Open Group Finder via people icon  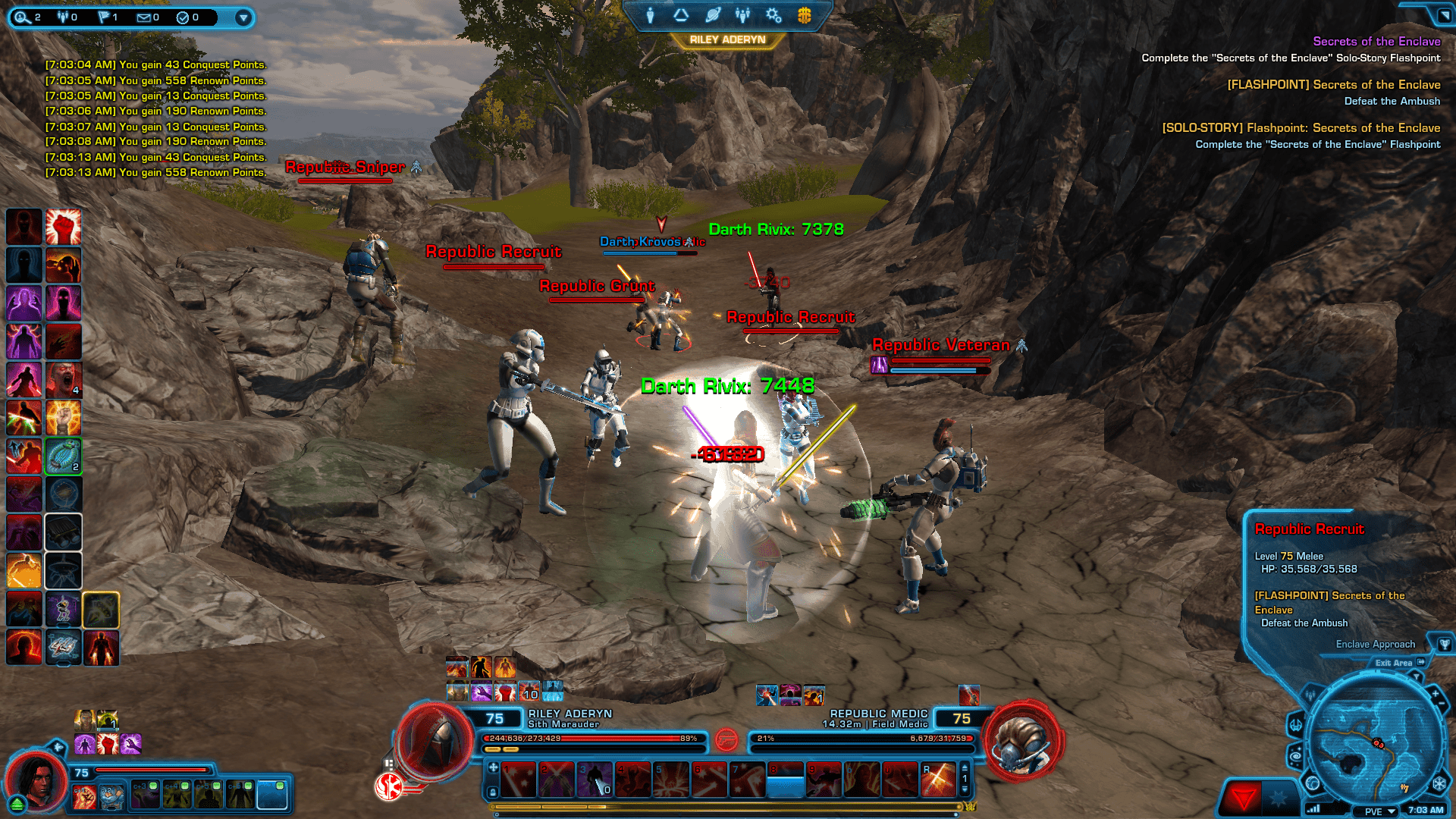tap(743, 15)
